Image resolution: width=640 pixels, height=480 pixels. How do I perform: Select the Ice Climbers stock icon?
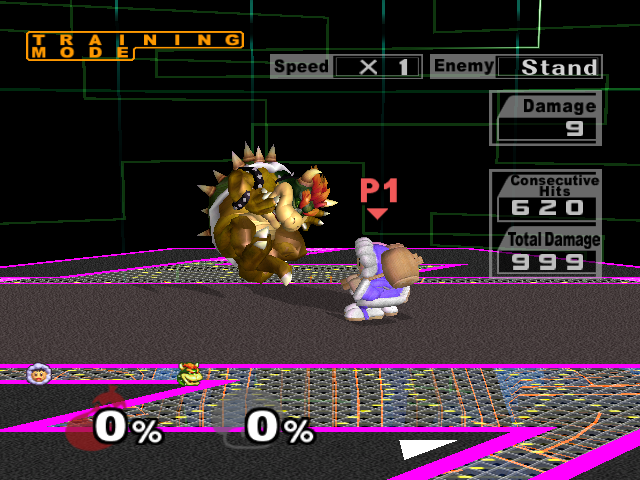(40, 374)
